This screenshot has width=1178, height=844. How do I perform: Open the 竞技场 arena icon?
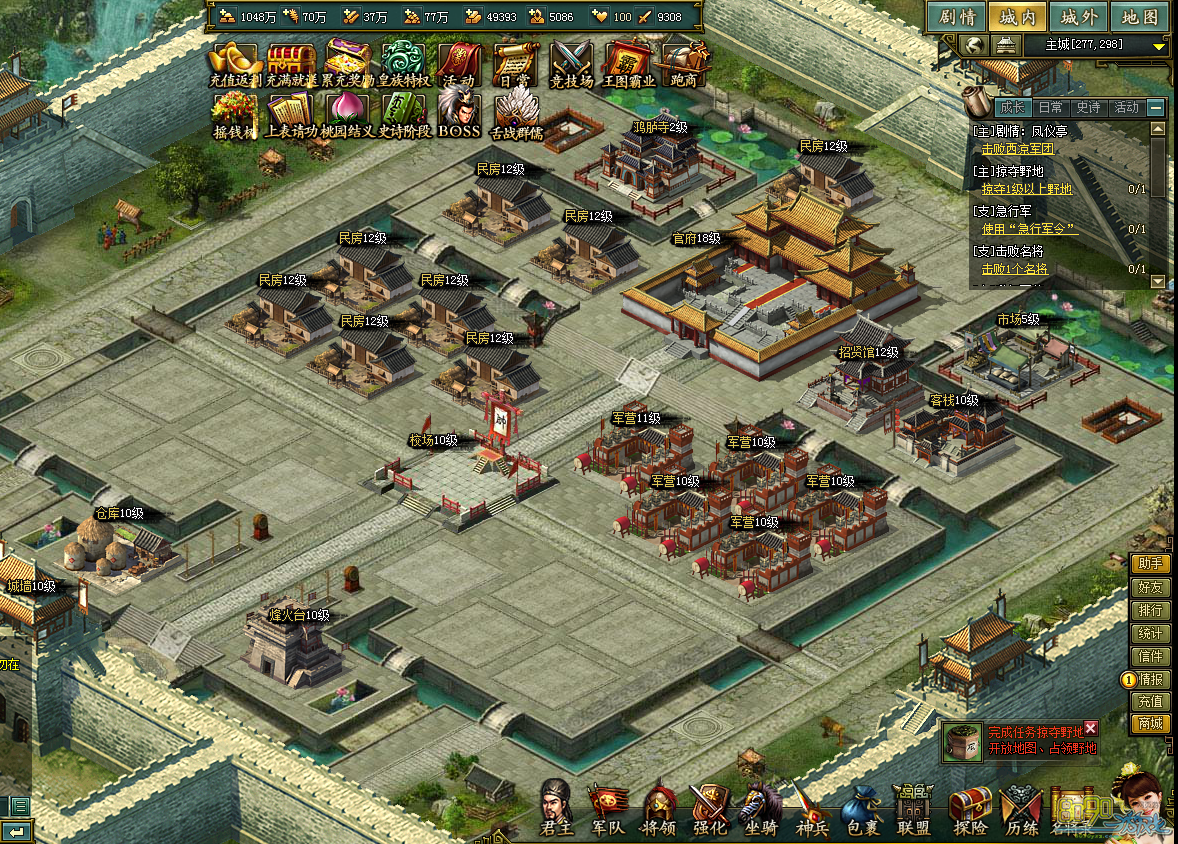571,63
